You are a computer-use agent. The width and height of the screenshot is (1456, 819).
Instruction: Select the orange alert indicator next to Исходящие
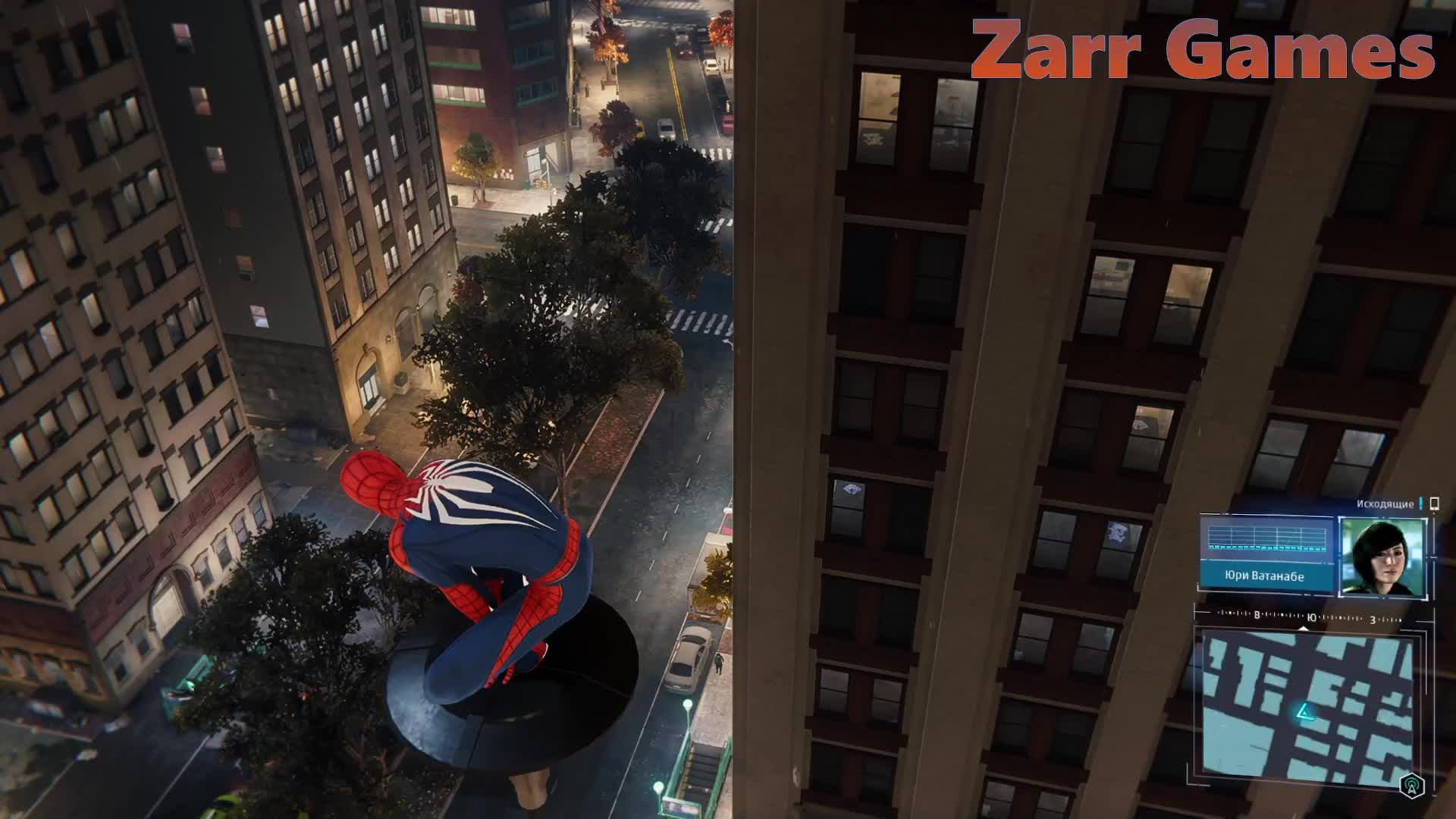point(1420,504)
